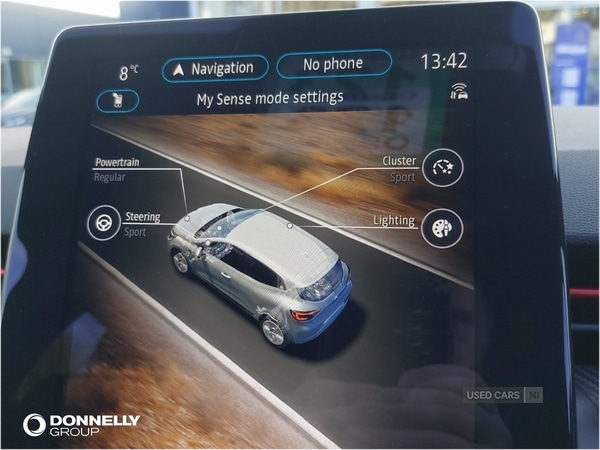Viewport: 600px width, 450px height.
Task: Tap the No phone button
Action: (x=333, y=65)
